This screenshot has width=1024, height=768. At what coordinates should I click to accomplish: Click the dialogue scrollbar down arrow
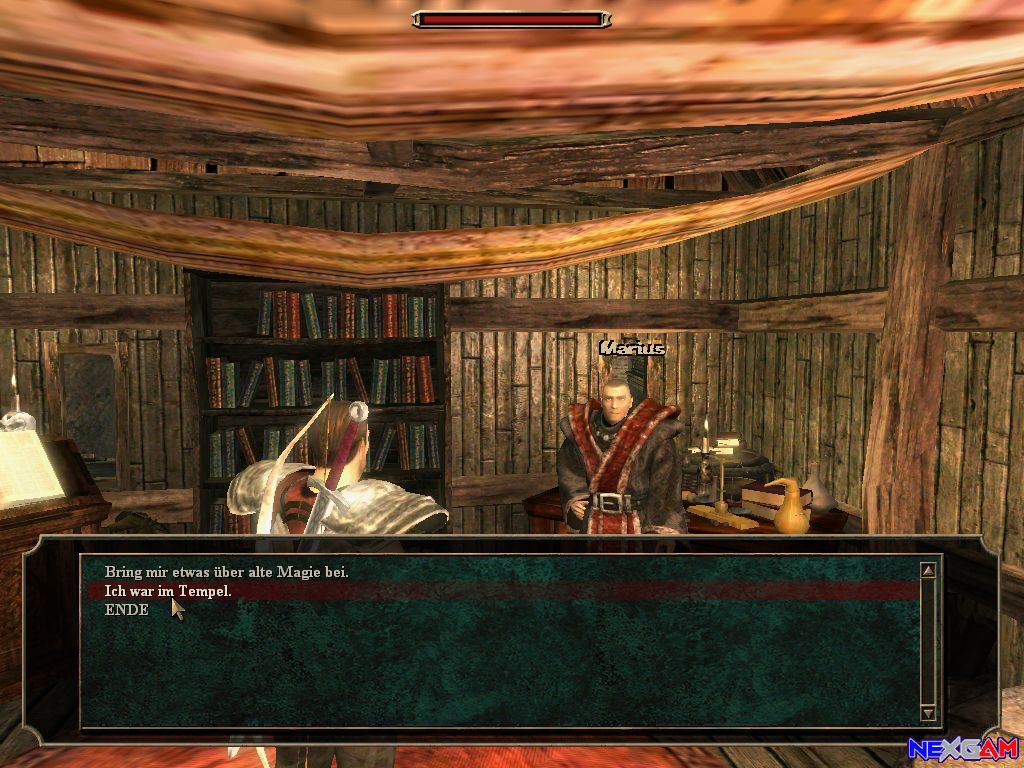click(928, 713)
